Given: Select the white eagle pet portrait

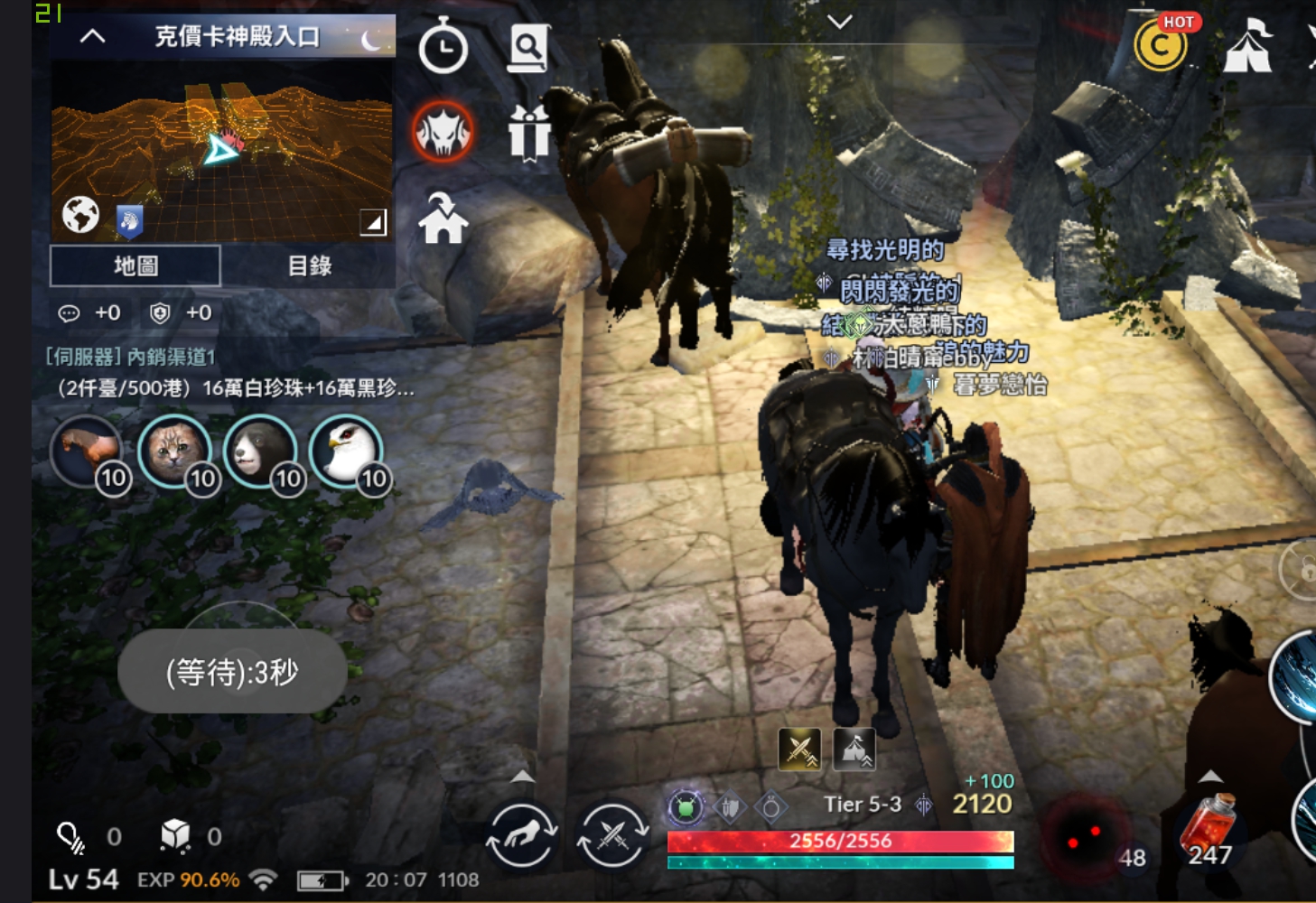Looking at the screenshot, I should click(x=346, y=450).
